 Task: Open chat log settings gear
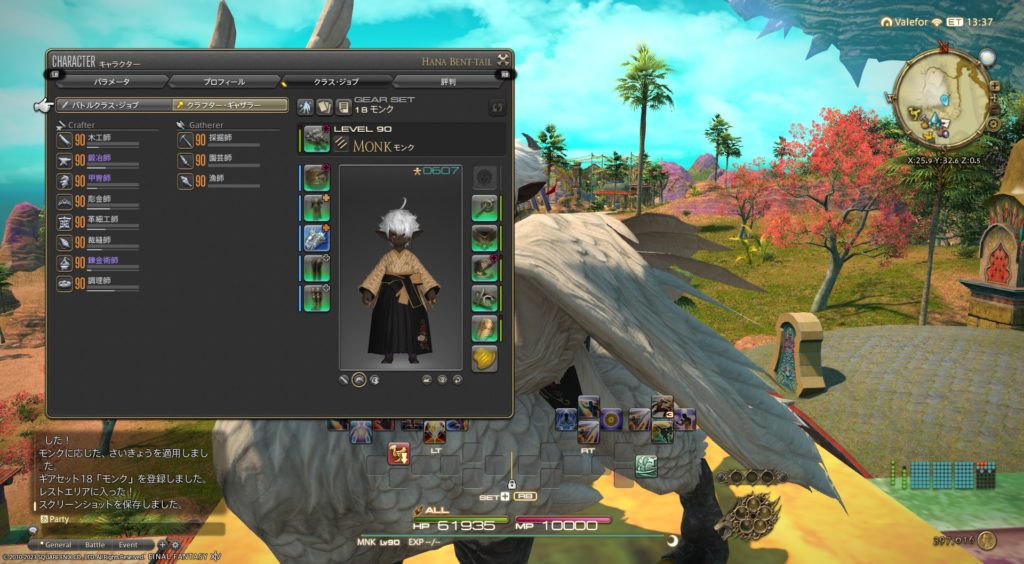pyautogui.click(x=178, y=545)
